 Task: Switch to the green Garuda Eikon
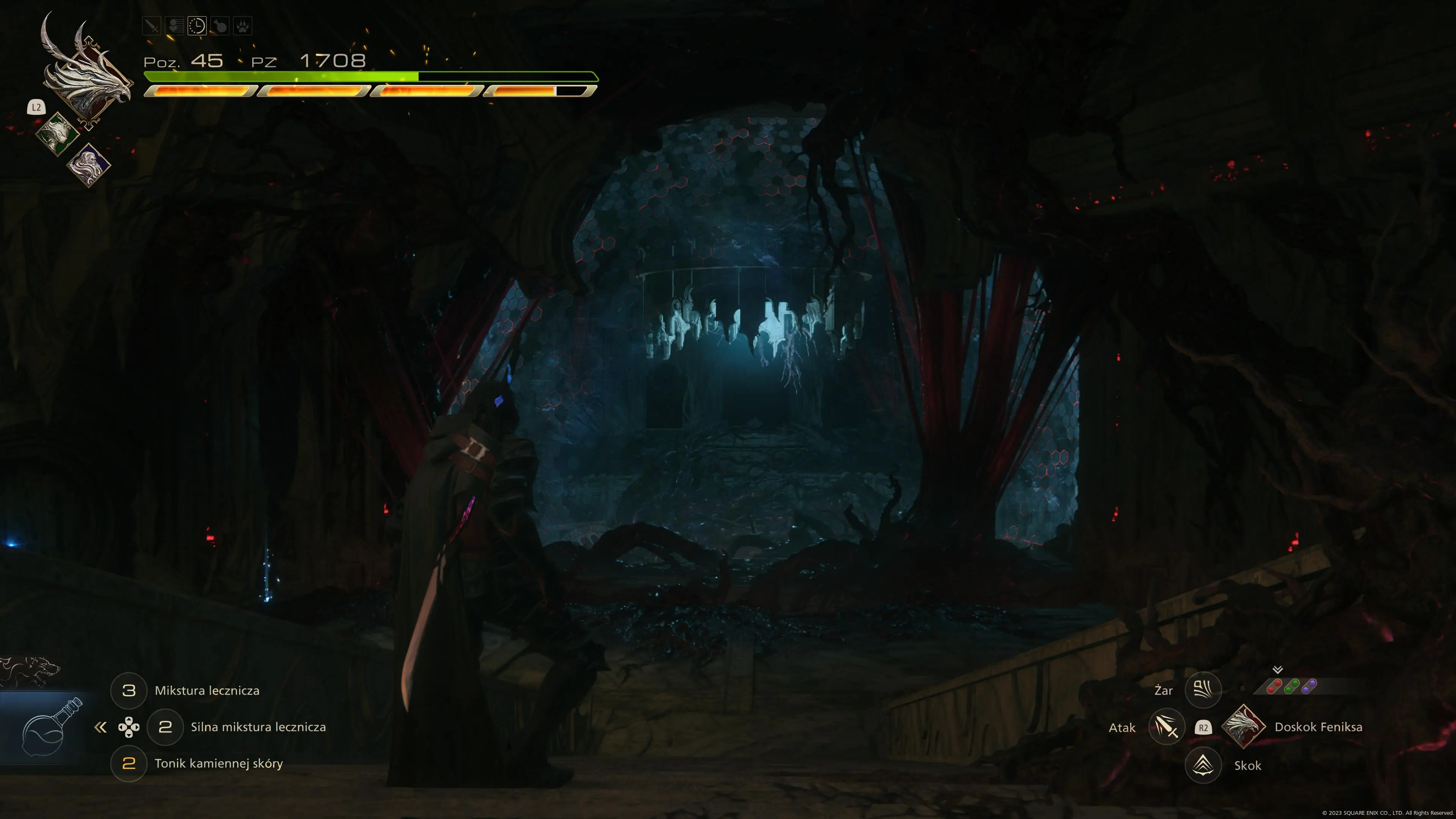click(x=58, y=134)
